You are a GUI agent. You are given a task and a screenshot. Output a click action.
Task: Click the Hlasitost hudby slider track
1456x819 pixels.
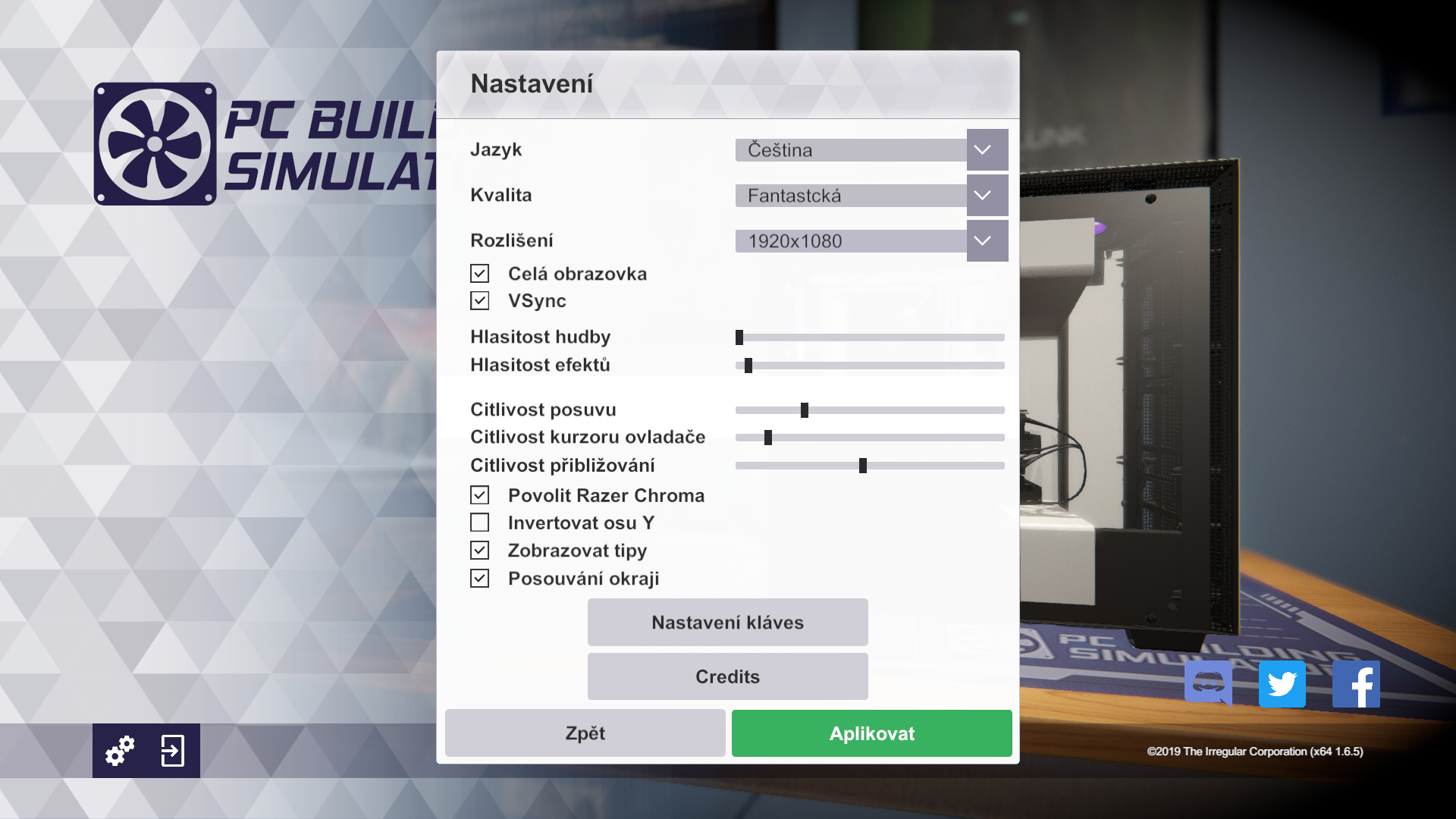click(x=870, y=337)
